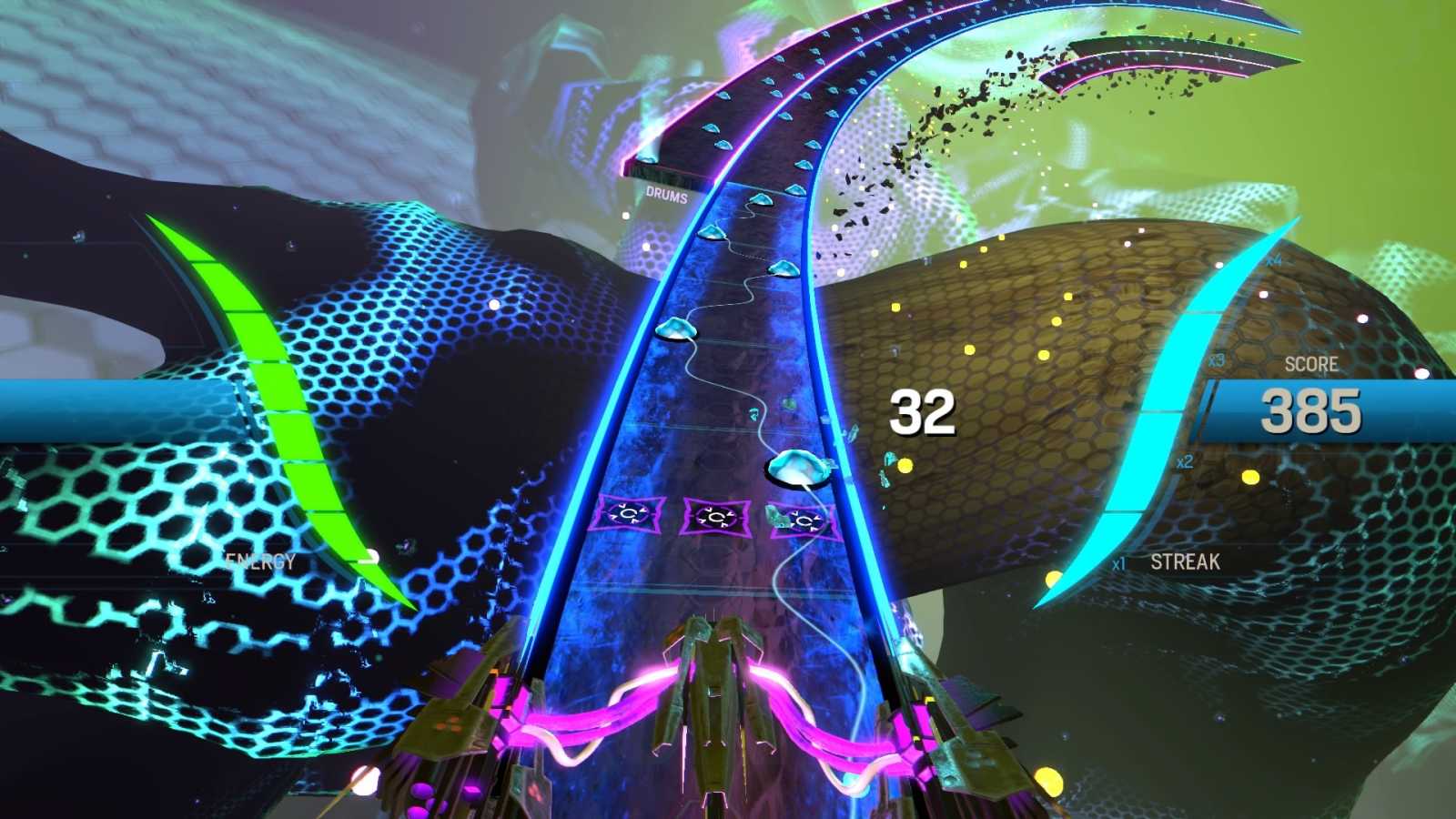The image size is (1456, 819).
Task: Click the ENERGY label
Action: click(x=260, y=561)
